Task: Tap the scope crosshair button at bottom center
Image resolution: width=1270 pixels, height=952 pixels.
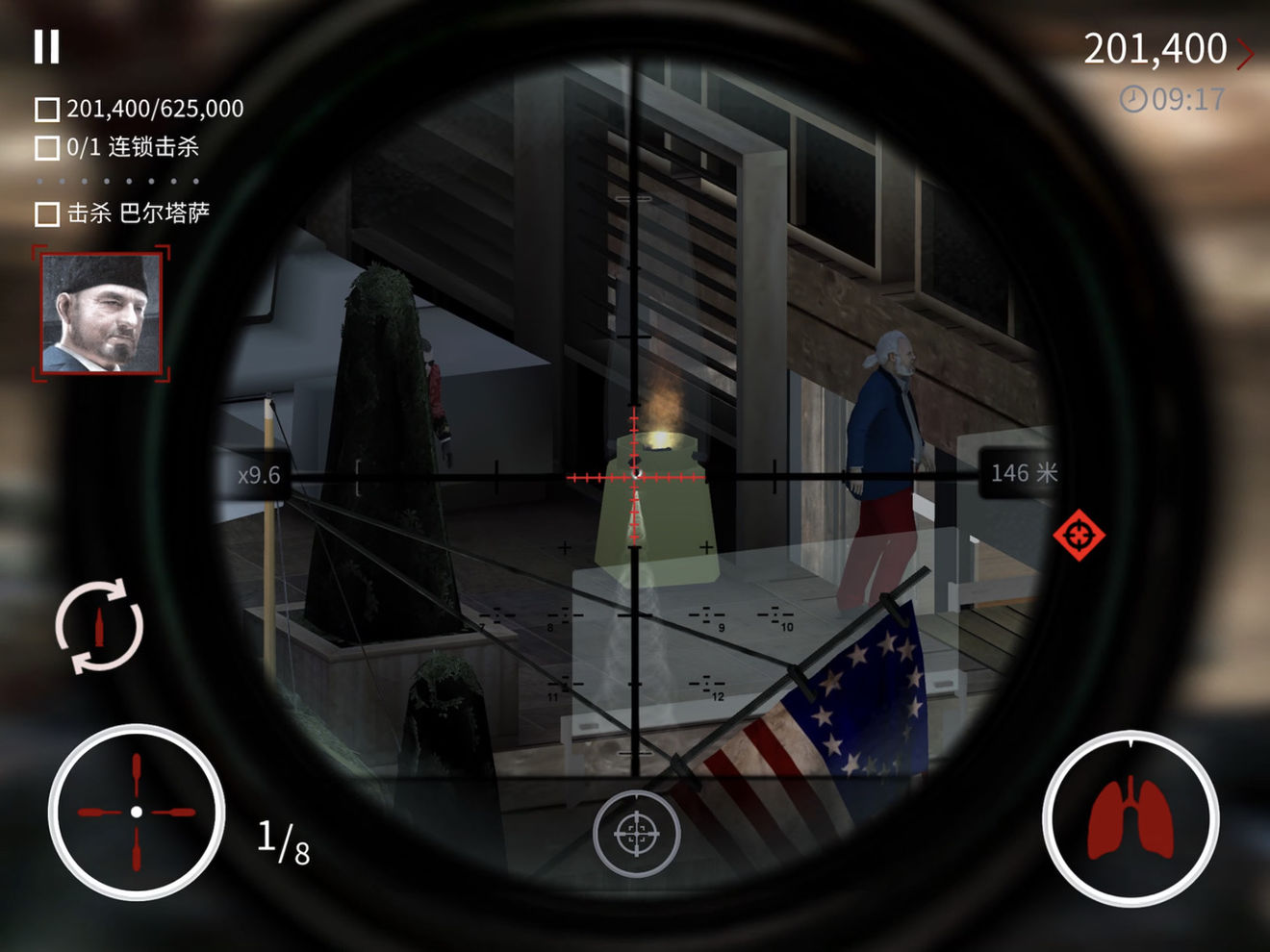Action: 636,834
